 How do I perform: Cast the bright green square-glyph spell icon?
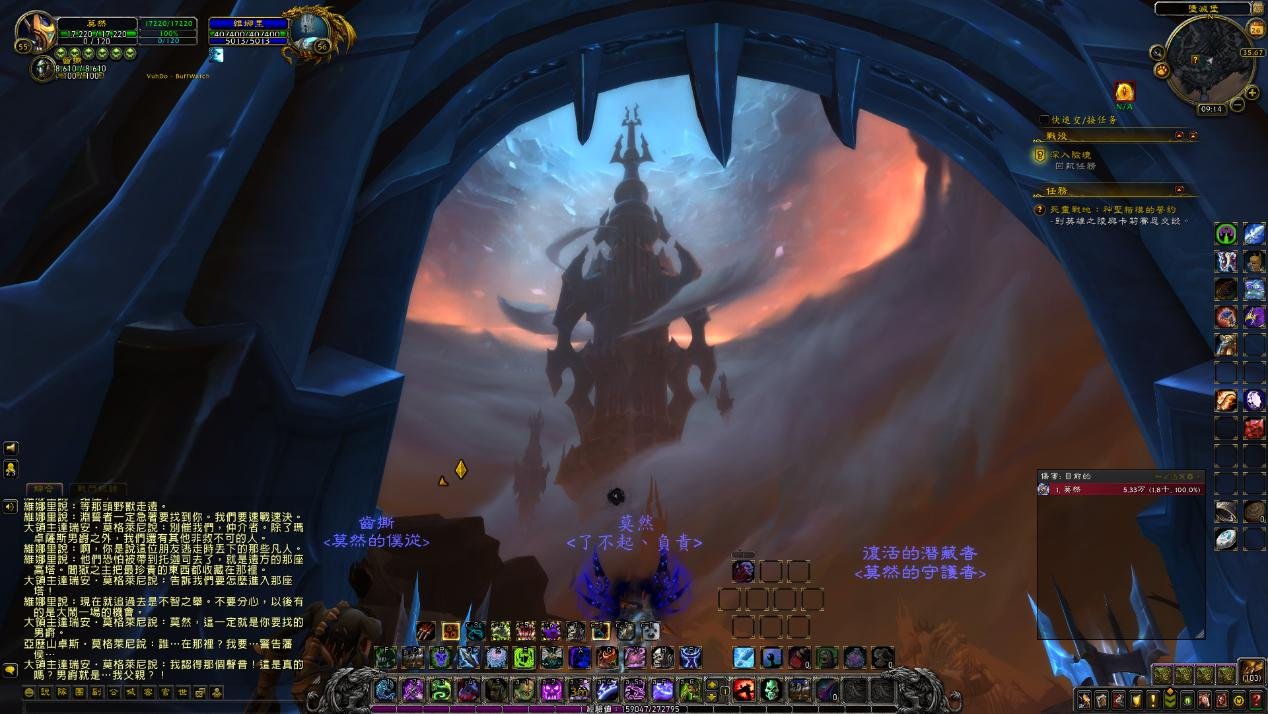pos(523,658)
